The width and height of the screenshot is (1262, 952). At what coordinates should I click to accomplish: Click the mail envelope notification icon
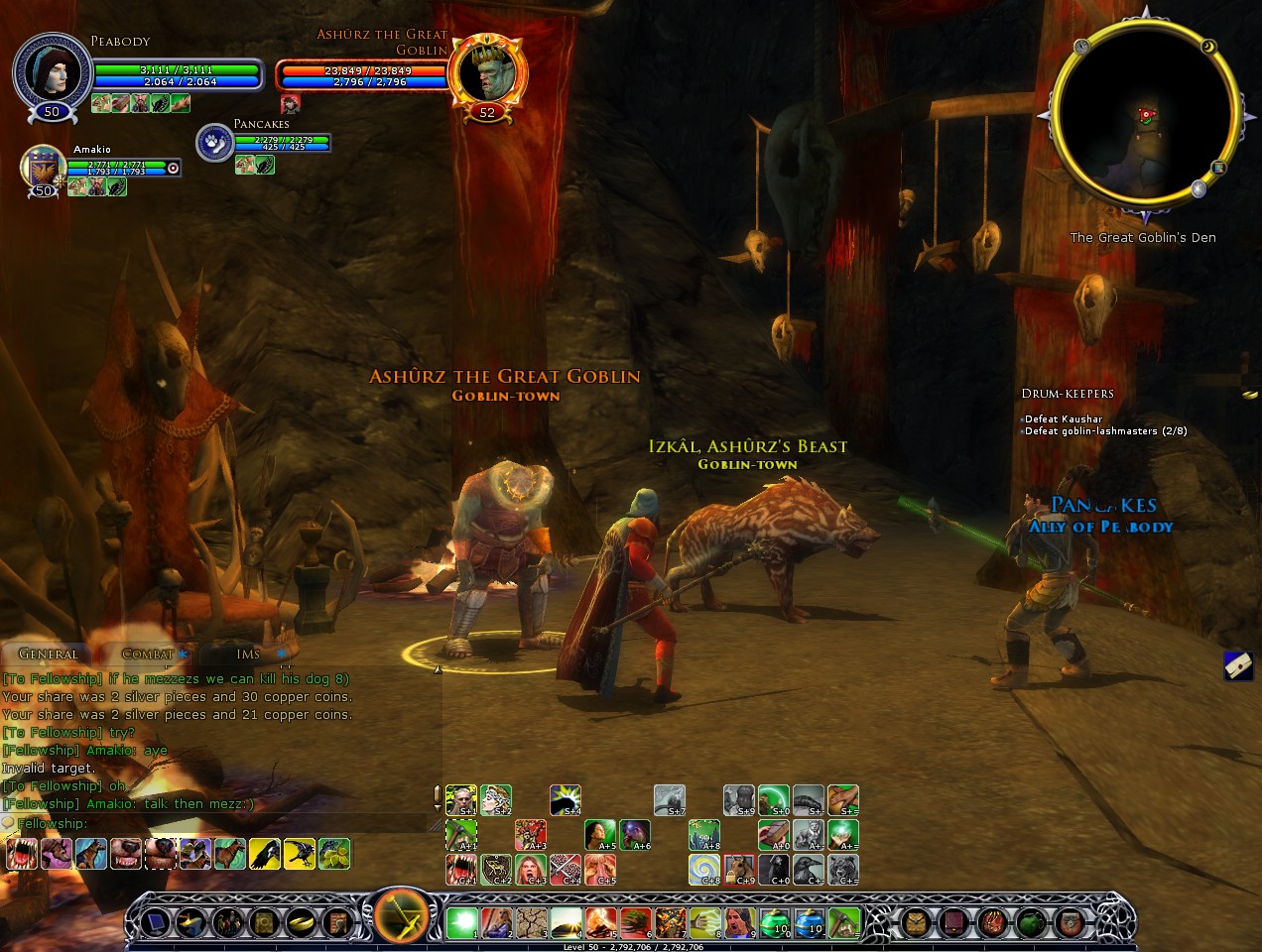[x=1238, y=665]
